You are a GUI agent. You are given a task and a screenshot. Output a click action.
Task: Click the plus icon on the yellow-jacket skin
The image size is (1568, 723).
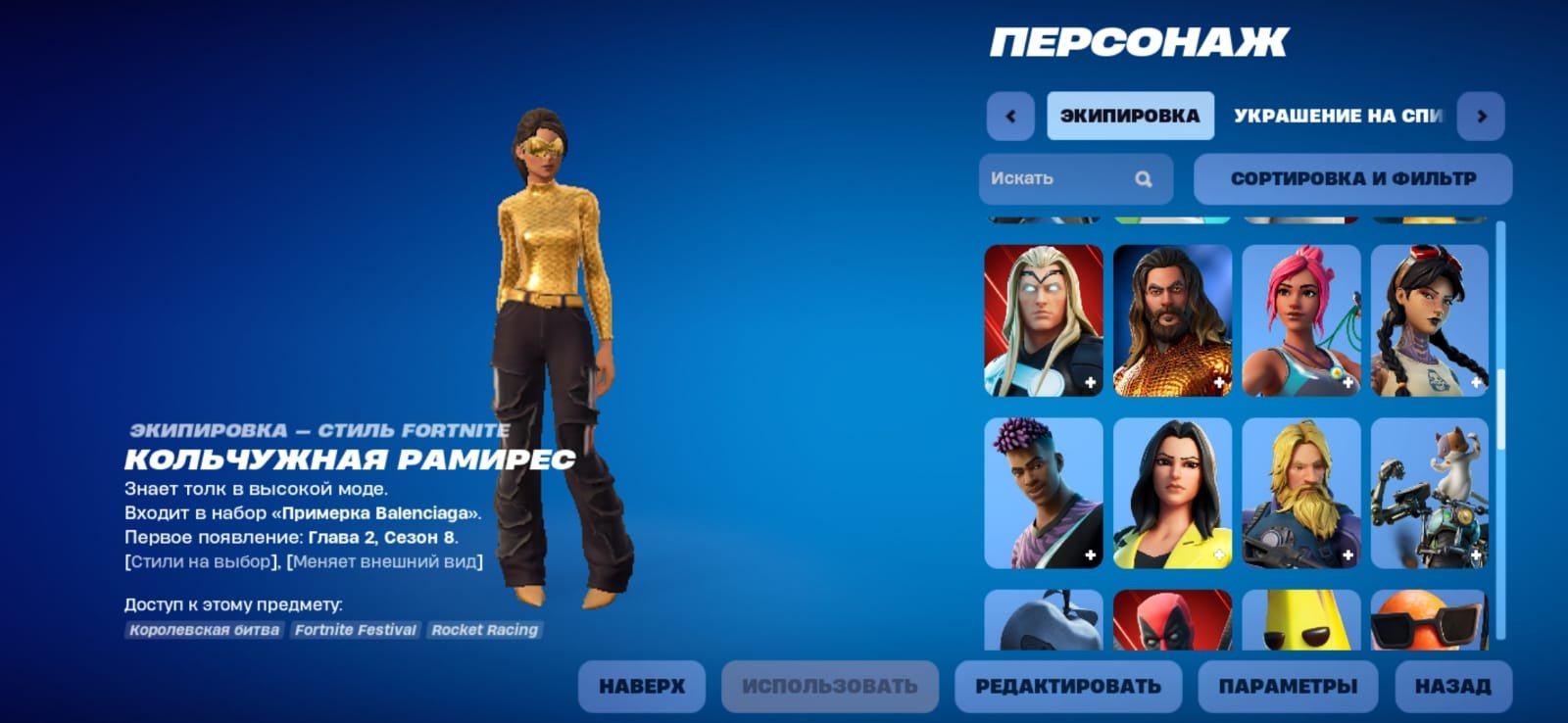1218,554
